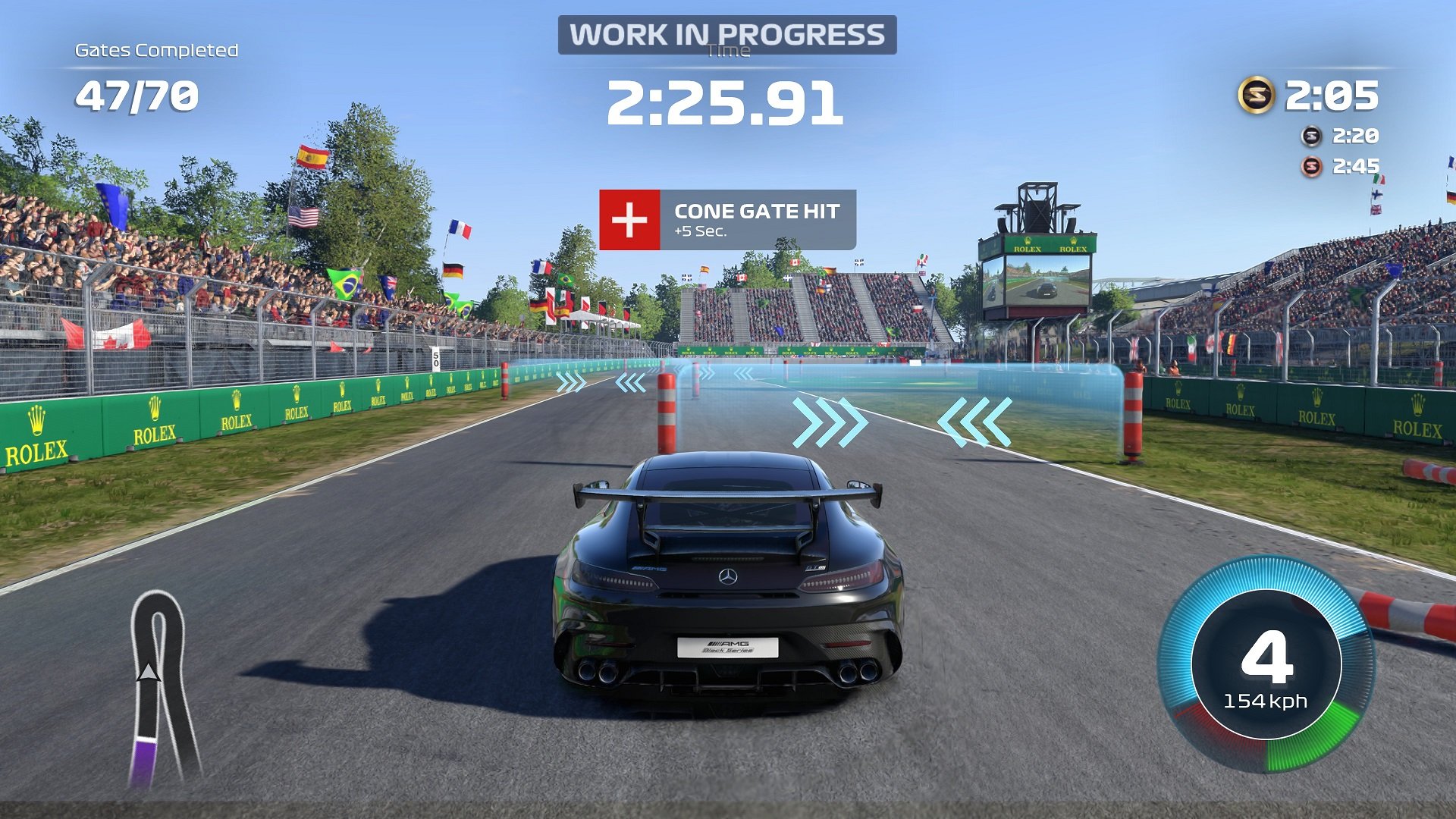
Task: Select the Gates Completed 47/70 counter
Action: [136, 94]
